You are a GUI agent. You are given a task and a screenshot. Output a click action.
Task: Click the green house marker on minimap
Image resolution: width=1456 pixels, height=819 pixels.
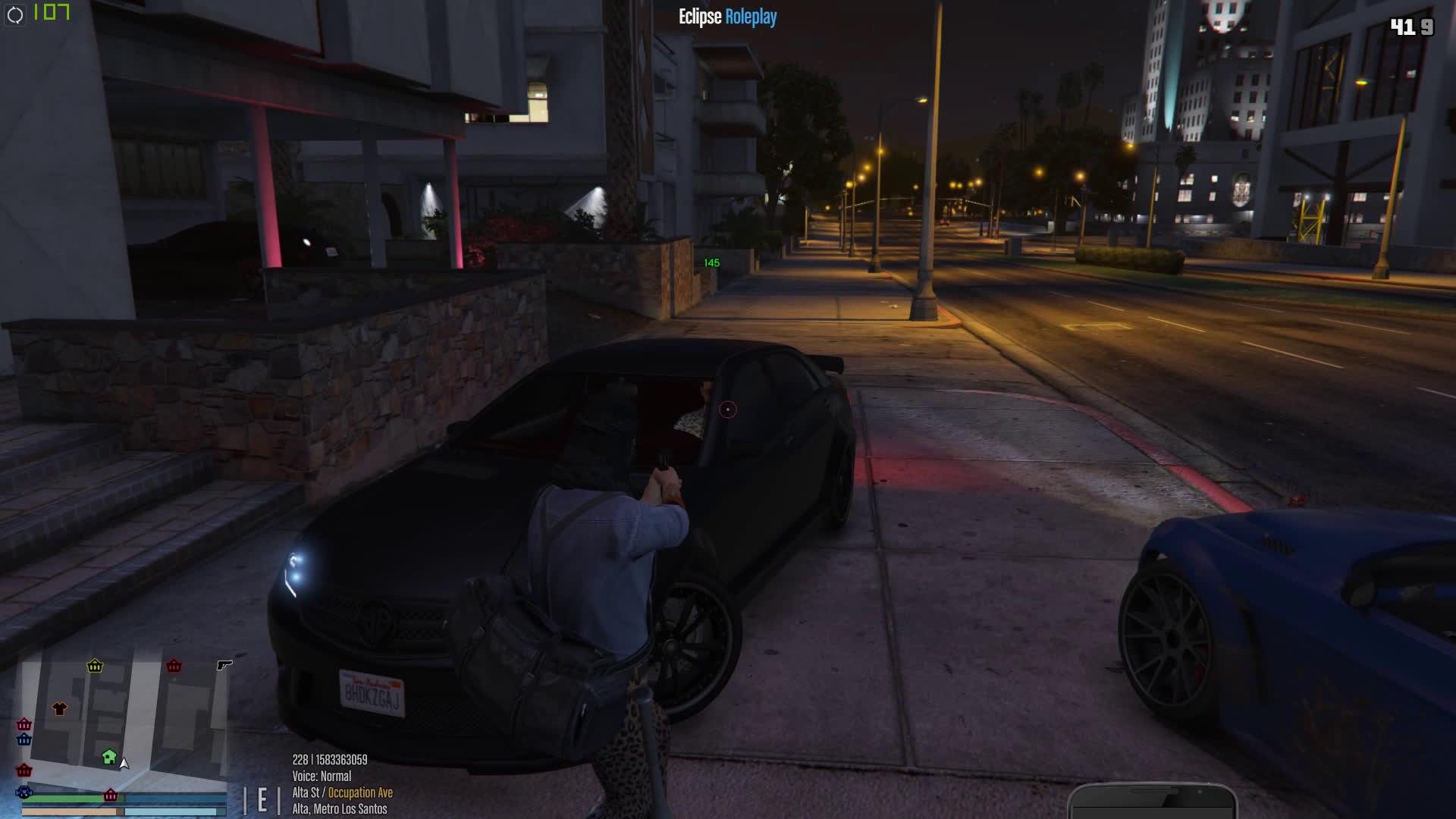tap(109, 756)
